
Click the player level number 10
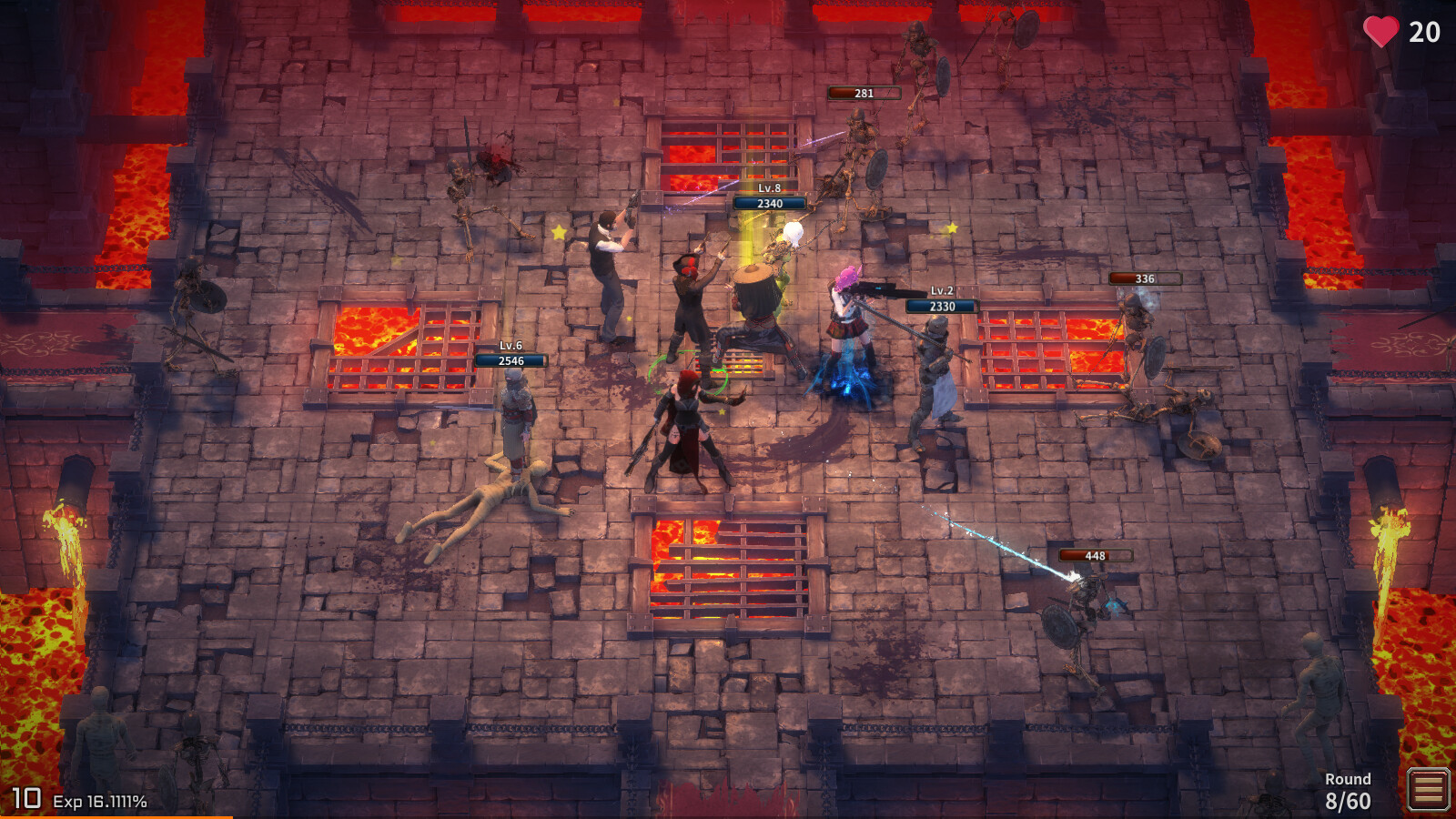27,797
